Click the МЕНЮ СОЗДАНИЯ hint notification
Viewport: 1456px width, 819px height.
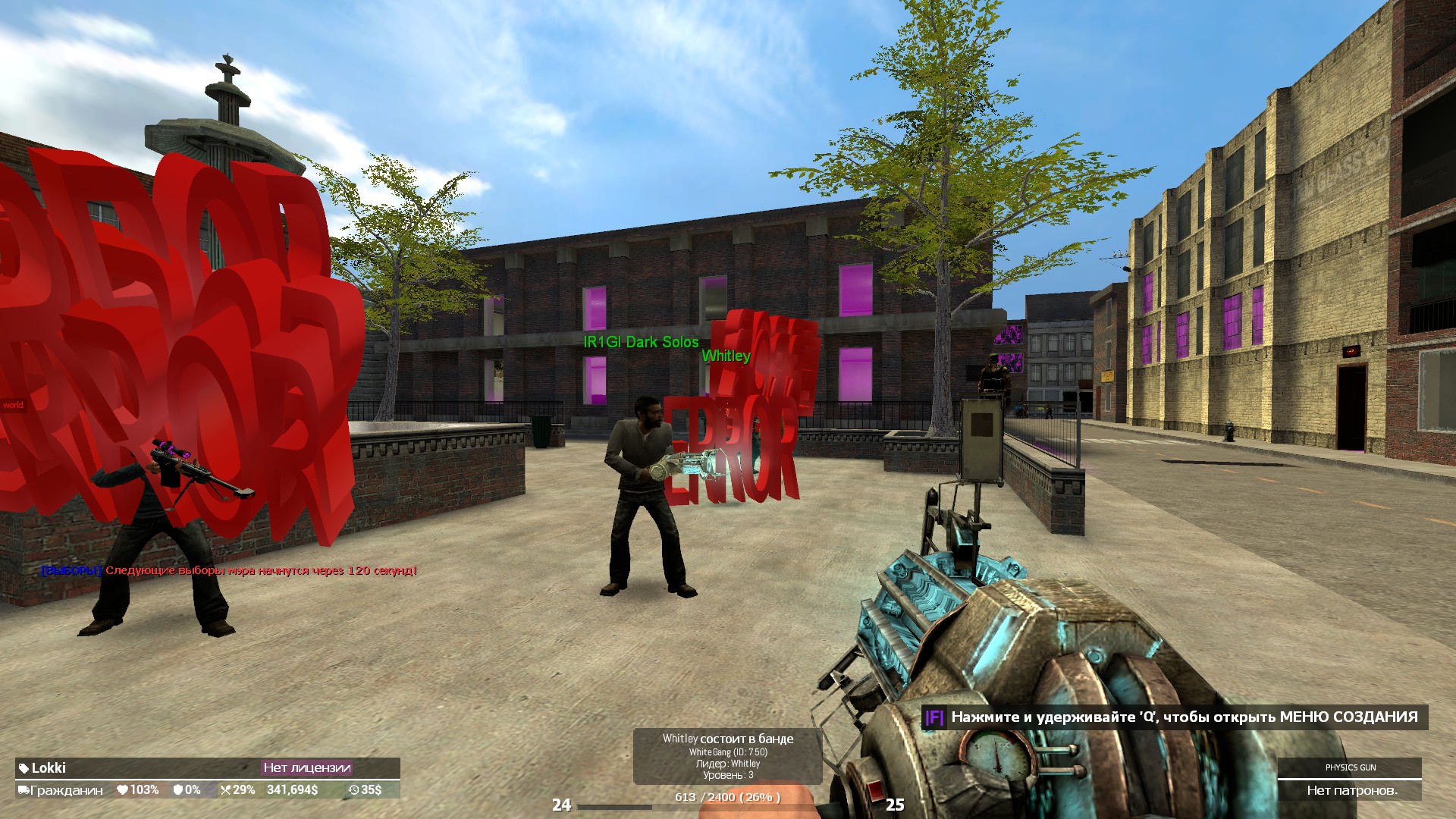(x=1174, y=717)
